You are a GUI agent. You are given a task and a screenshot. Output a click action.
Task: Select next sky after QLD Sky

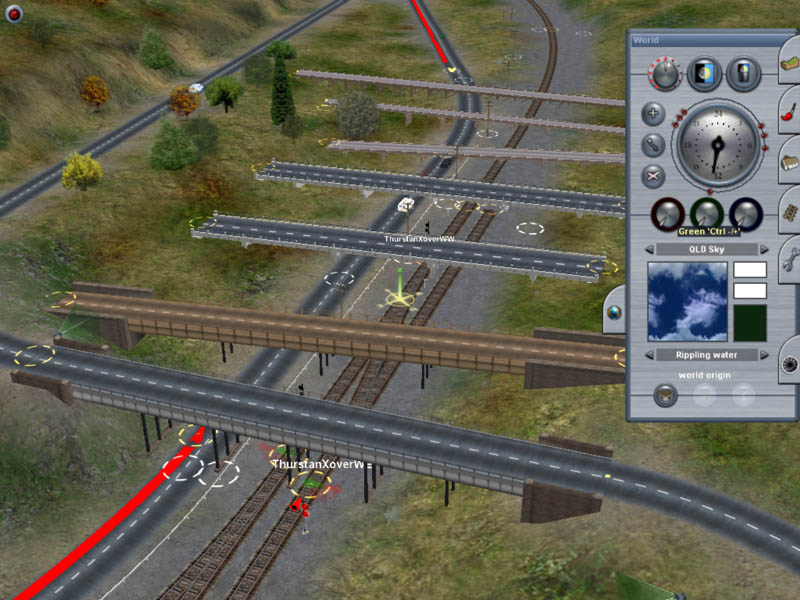[765, 249]
